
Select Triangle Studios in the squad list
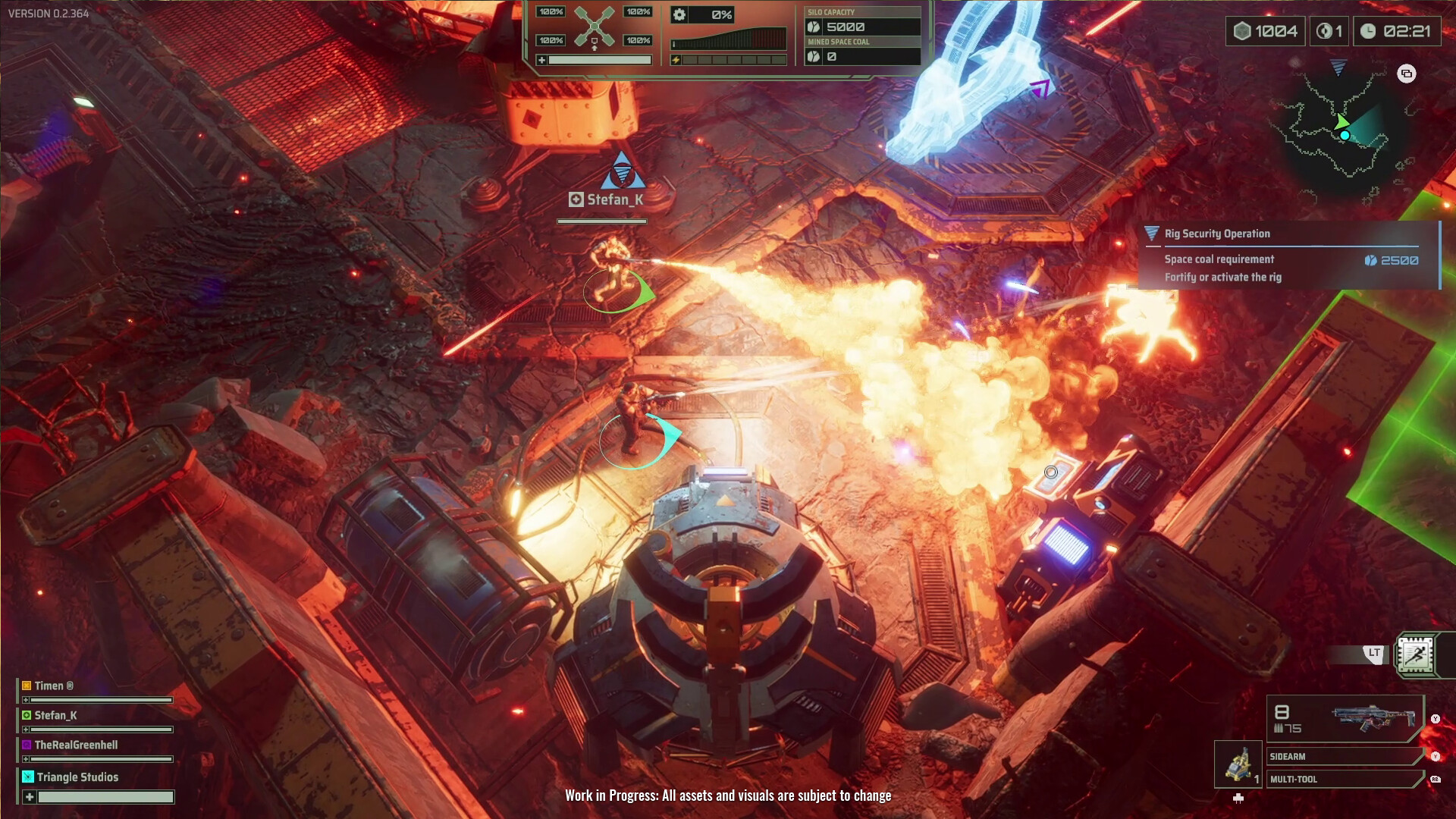coord(77,777)
